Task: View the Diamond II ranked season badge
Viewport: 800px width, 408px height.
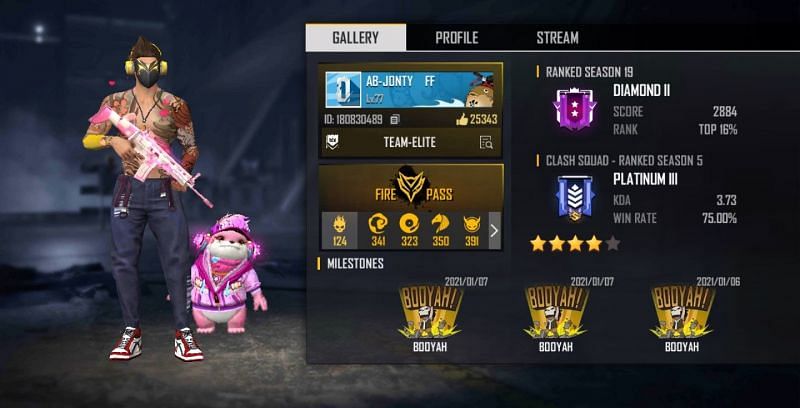Action: click(574, 108)
